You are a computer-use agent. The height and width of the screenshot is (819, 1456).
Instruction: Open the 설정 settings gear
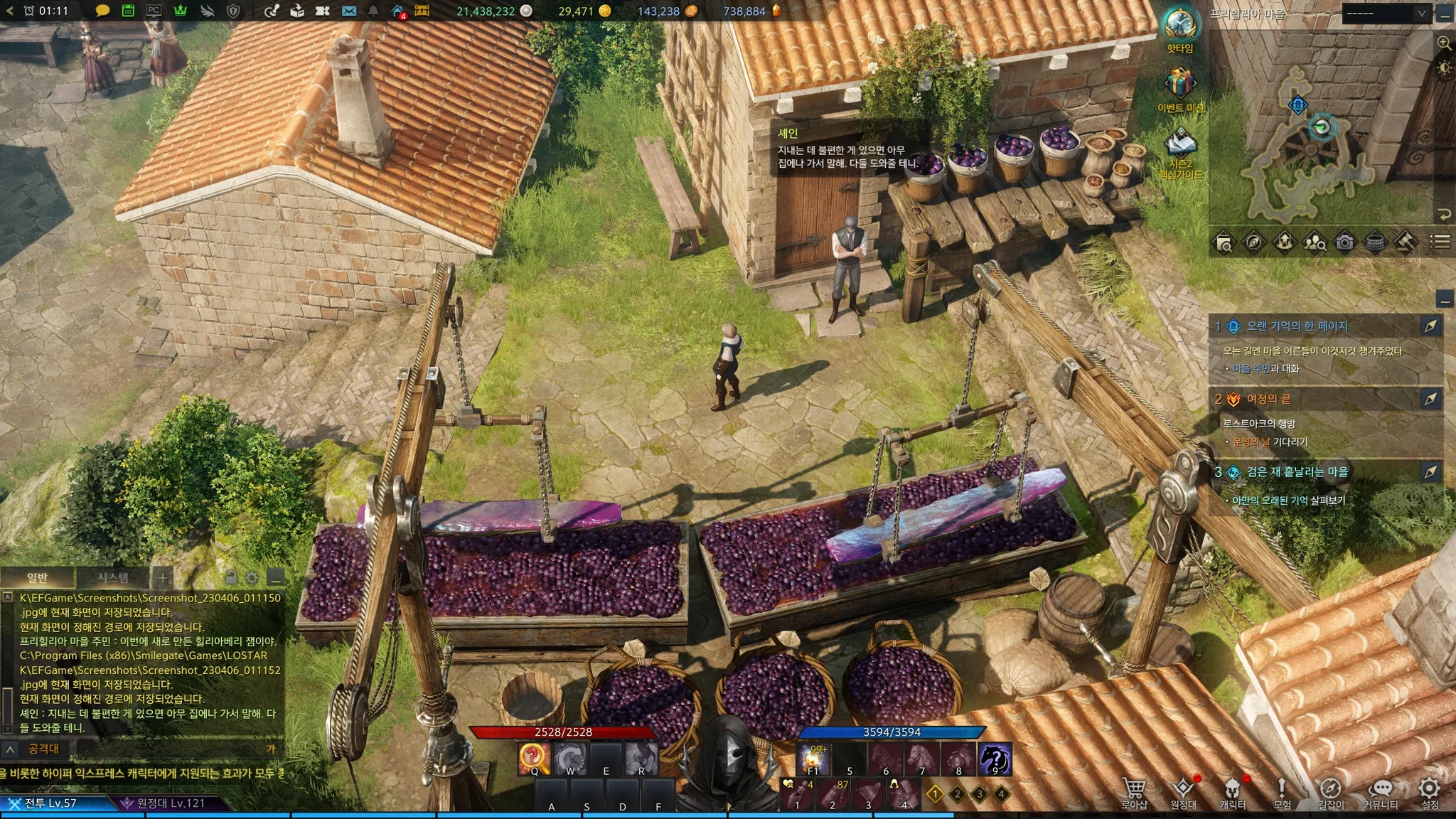1430,791
